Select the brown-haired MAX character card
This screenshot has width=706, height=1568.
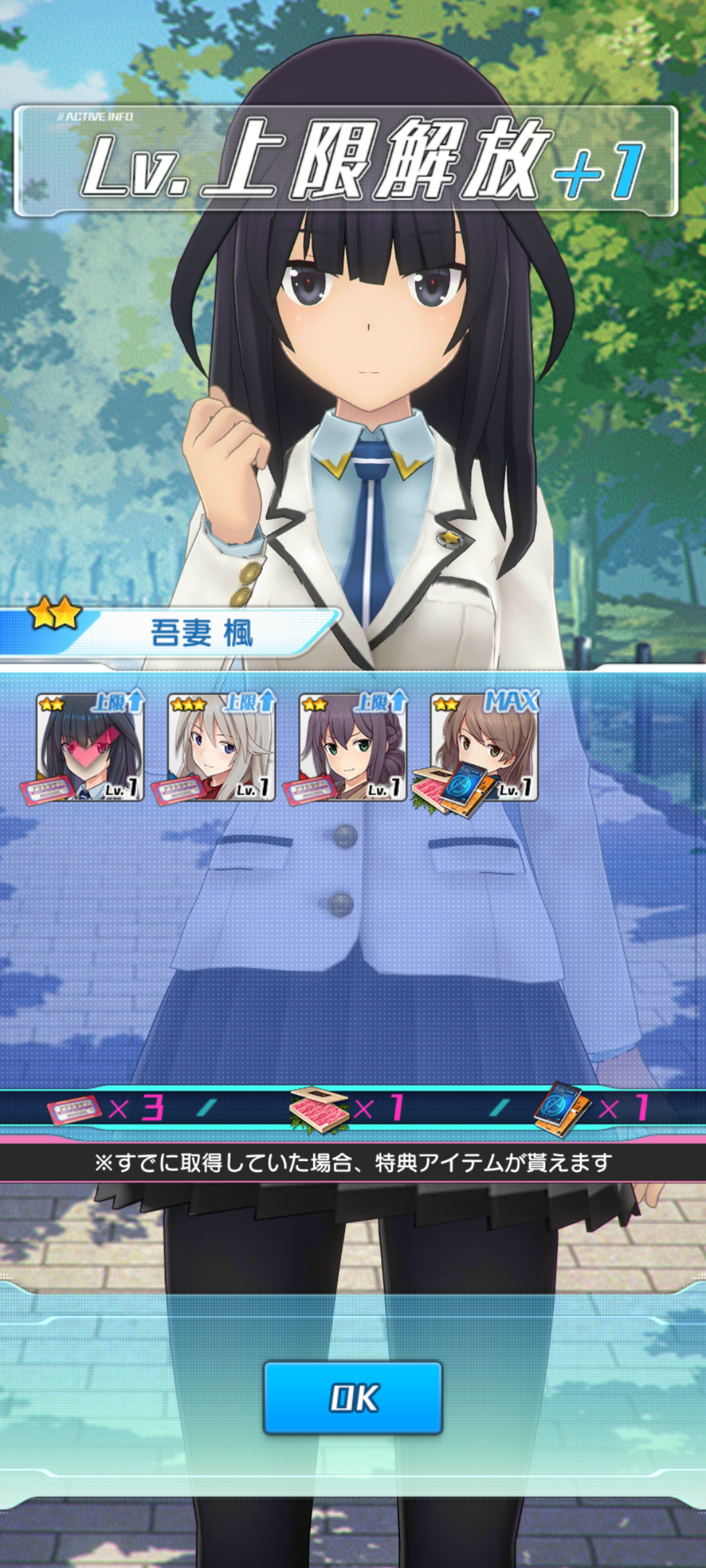coord(484,747)
